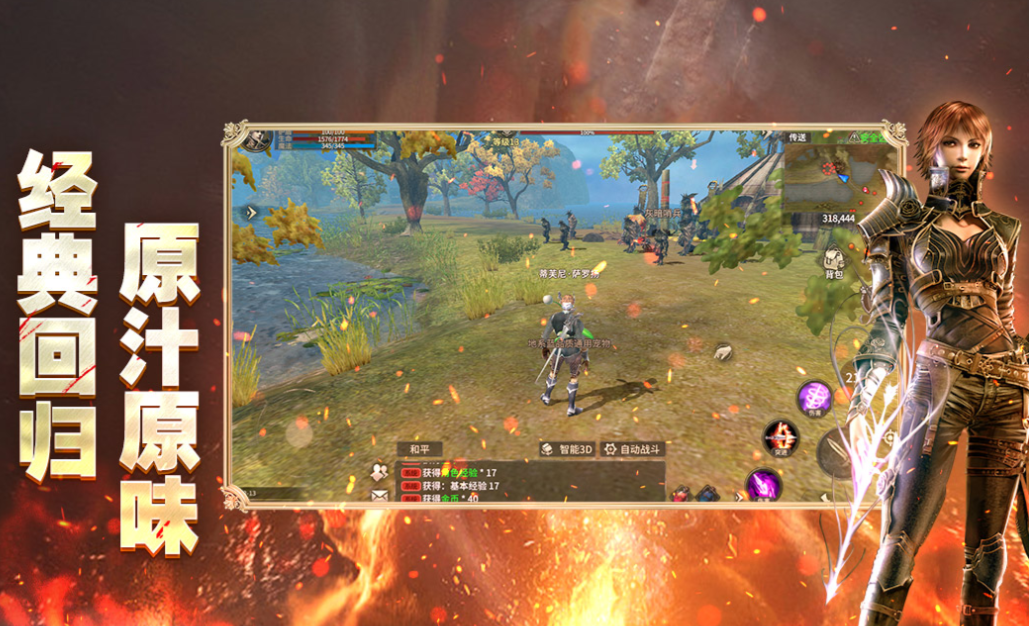Viewport: 1029px width, 626px height.
Task: Switch the 智能3D camera mode
Action: tap(566, 449)
